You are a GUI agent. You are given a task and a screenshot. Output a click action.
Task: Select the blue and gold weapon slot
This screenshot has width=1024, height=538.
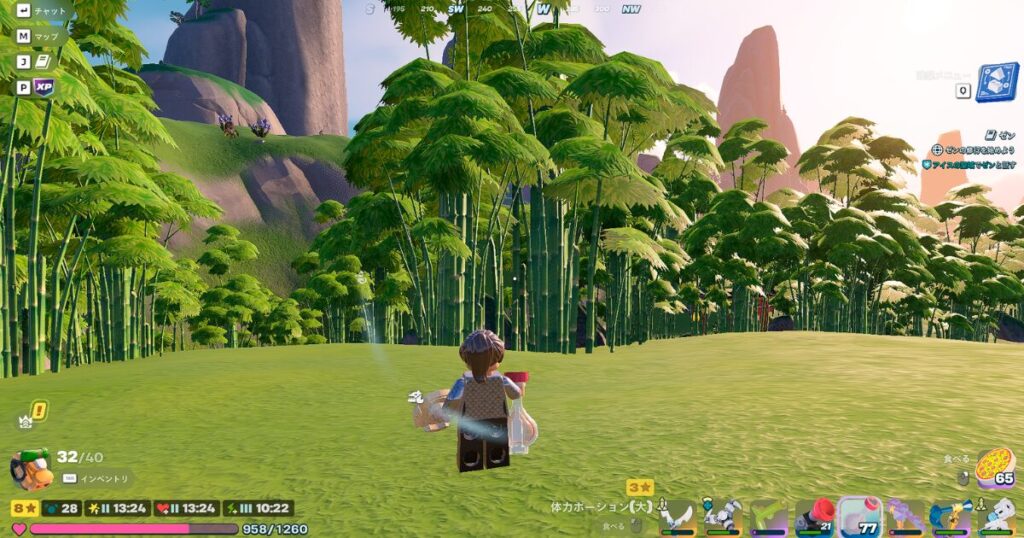949,515
